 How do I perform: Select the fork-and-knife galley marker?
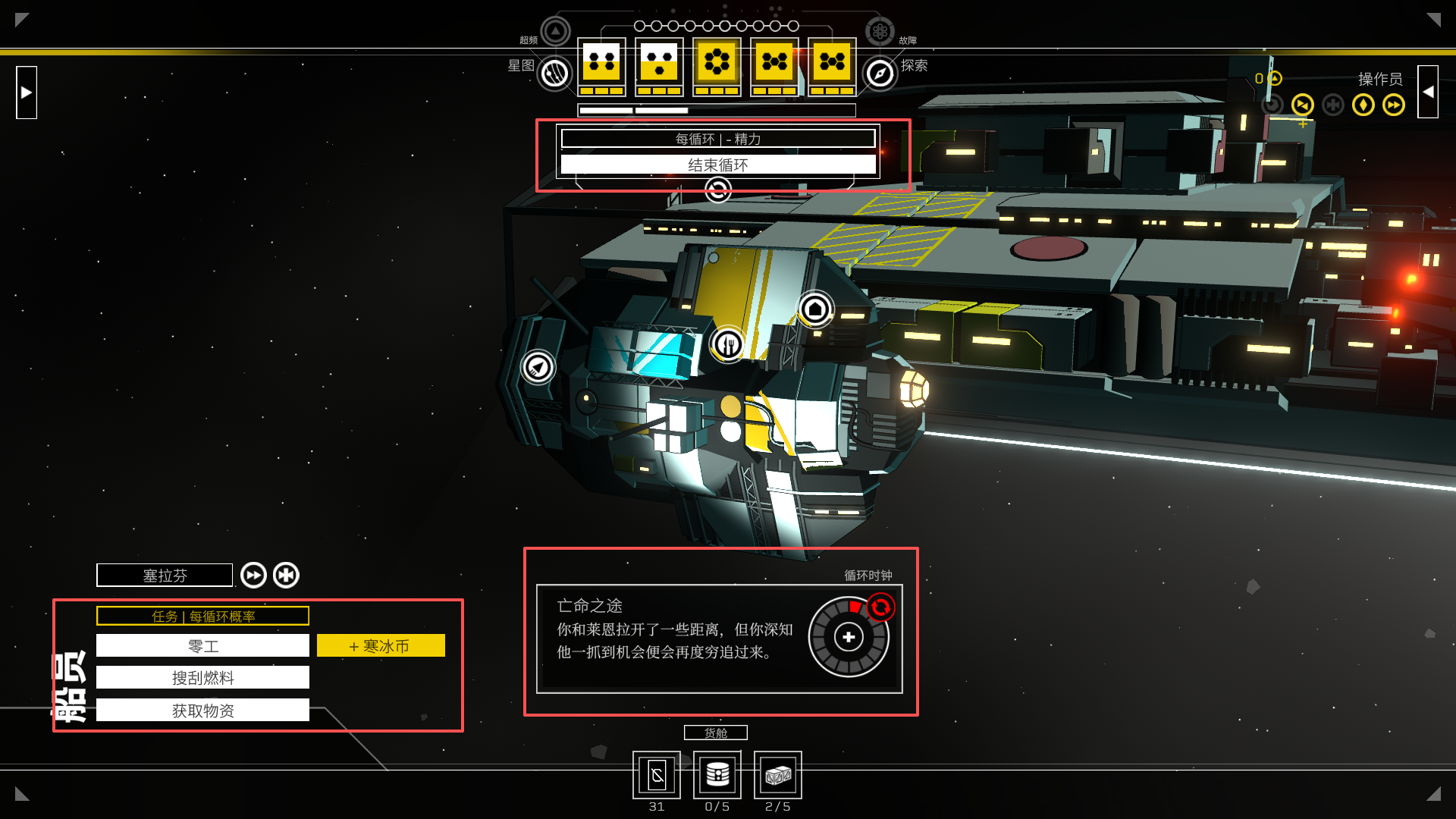[x=728, y=345]
